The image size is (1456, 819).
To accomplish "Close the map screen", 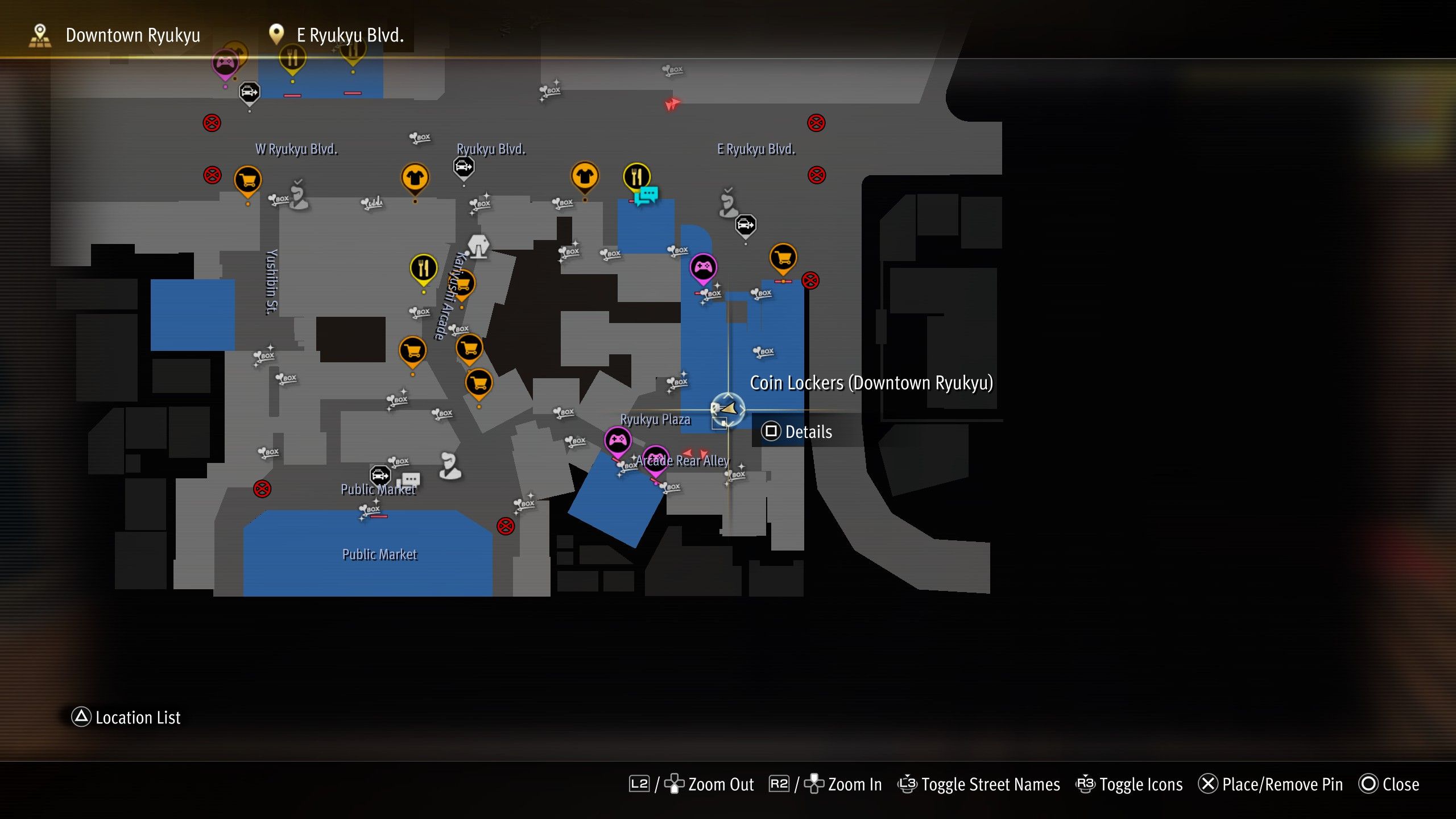I will pyautogui.click(x=1399, y=784).
